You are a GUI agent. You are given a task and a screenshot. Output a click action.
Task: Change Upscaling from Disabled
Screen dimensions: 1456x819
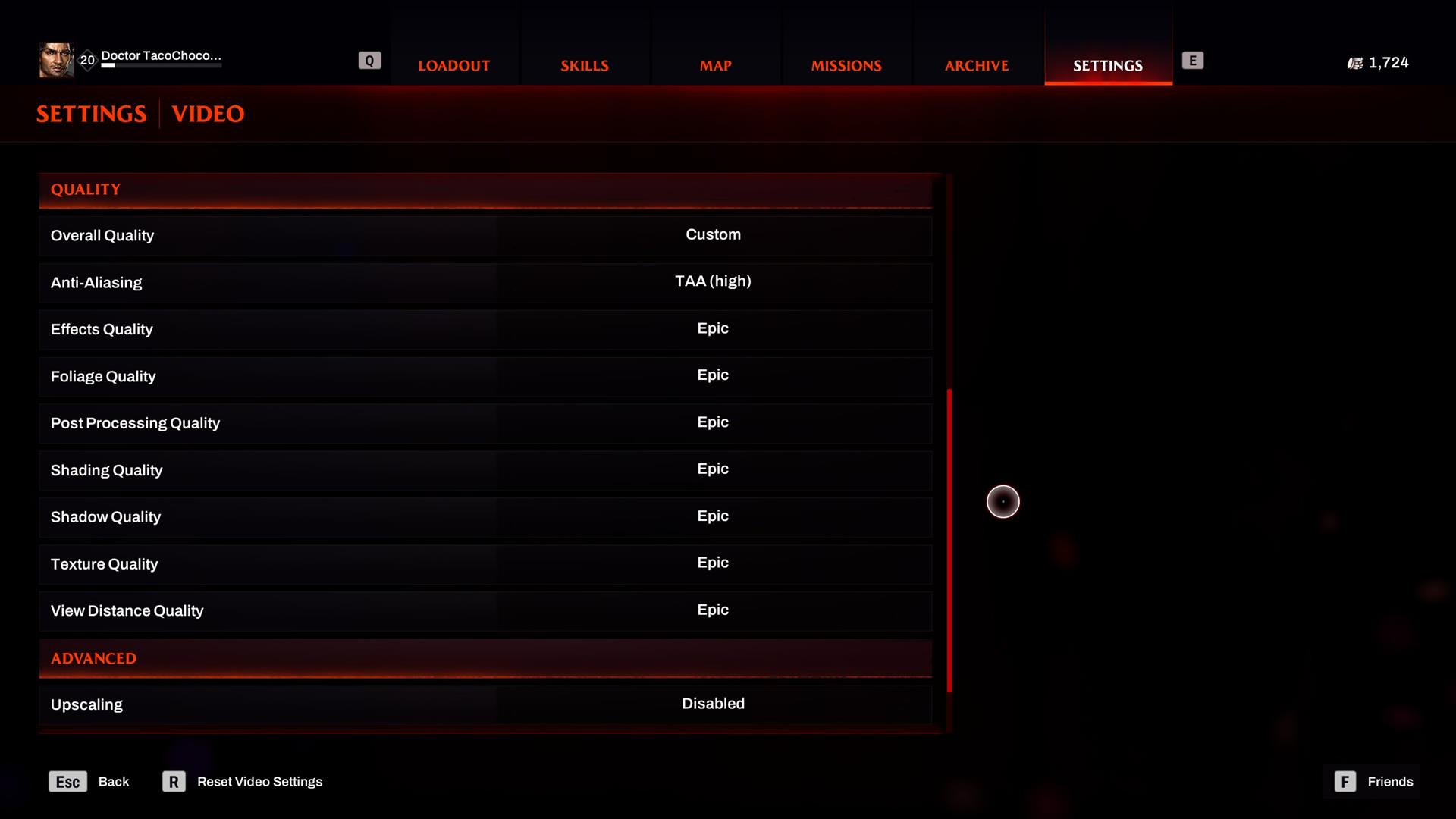coord(713,704)
